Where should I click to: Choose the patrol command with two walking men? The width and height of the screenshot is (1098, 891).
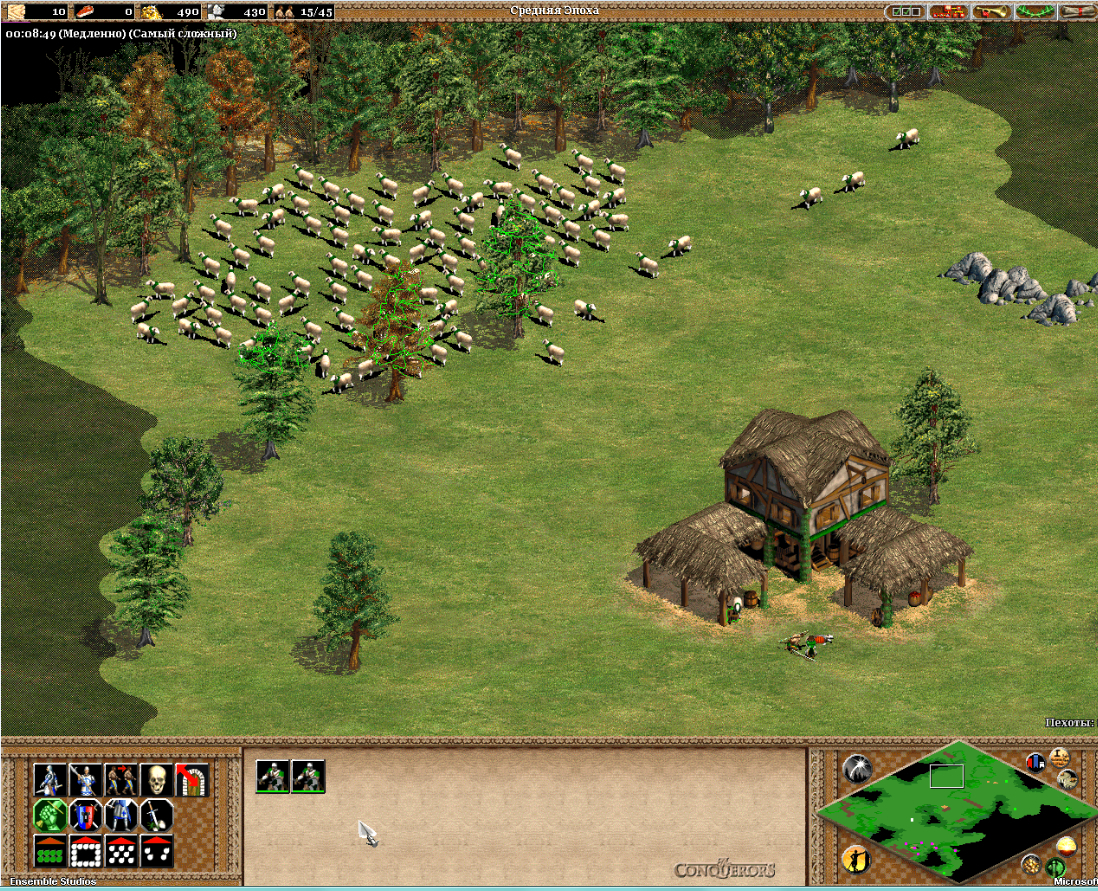click(x=121, y=780)
